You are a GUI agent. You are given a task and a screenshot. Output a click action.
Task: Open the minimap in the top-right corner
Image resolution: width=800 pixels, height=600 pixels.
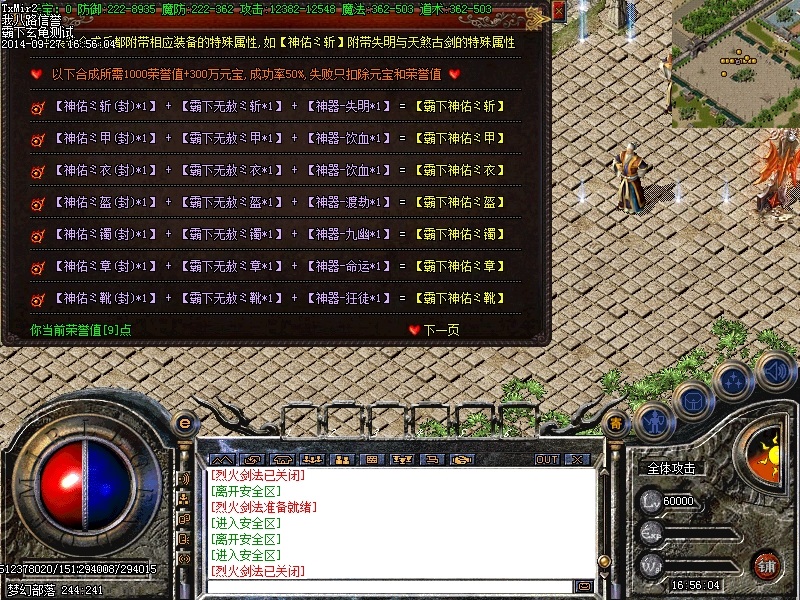click(x=735, y=60)
